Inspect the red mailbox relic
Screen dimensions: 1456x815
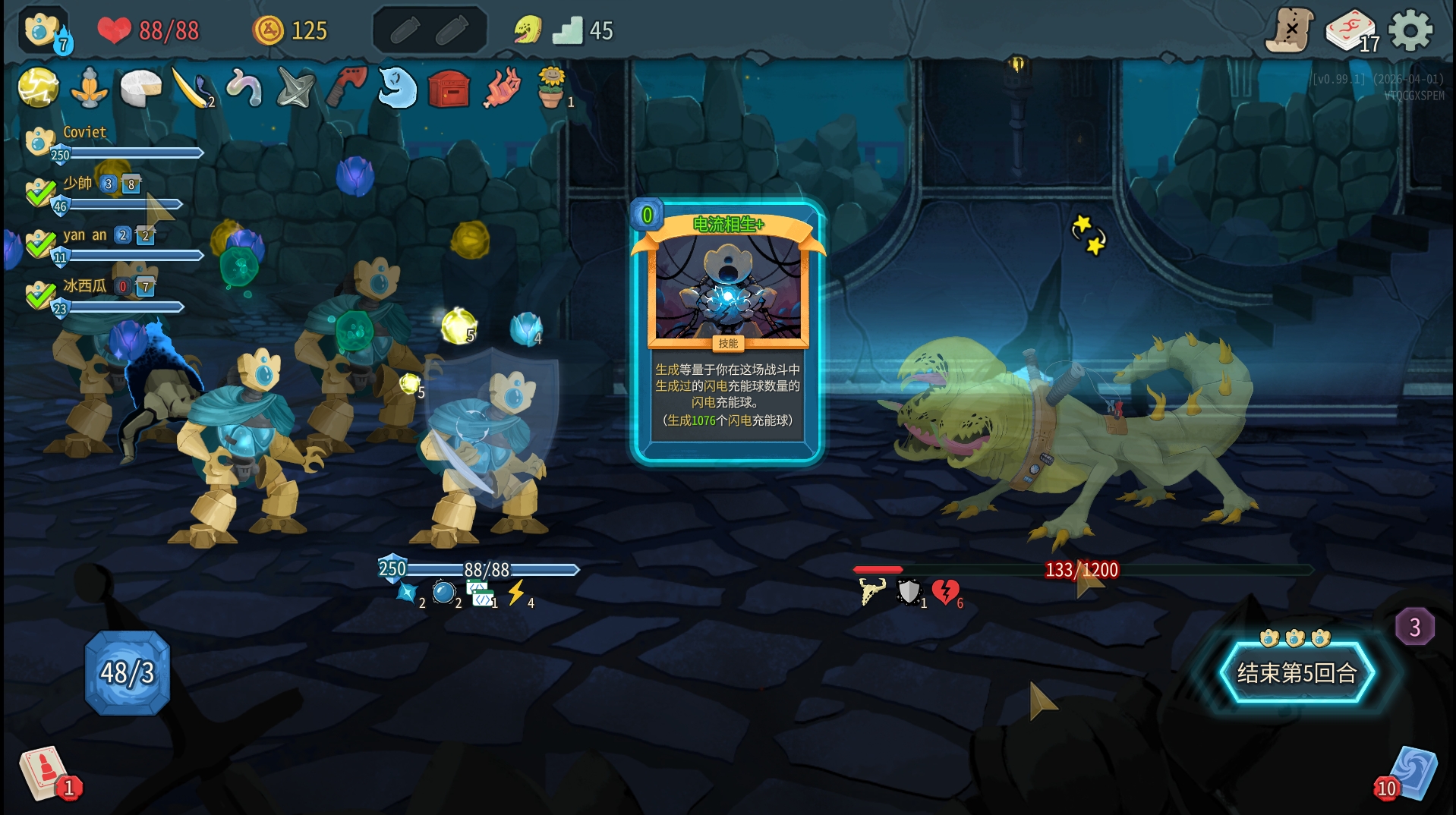tap(449, 89)
